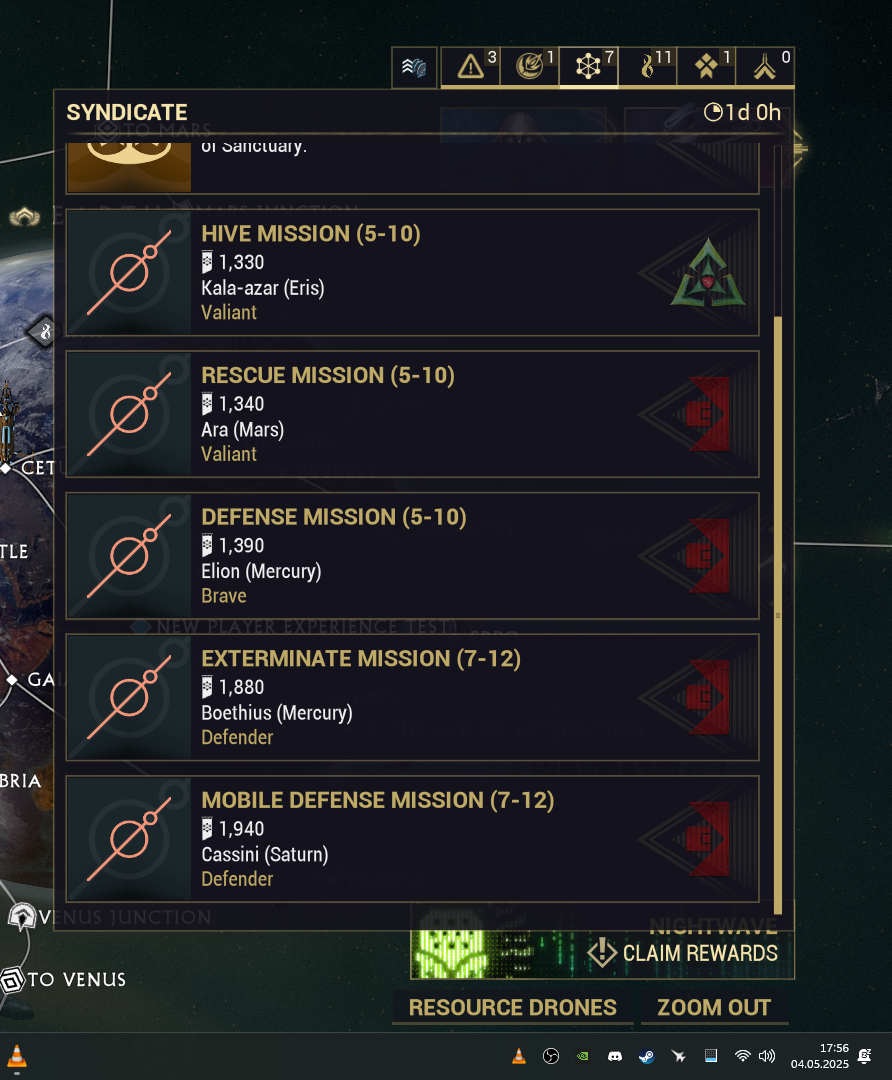Open Resource Drones
The width and height of the screenshot is (892, 1080).
[x=512, y=1007]
